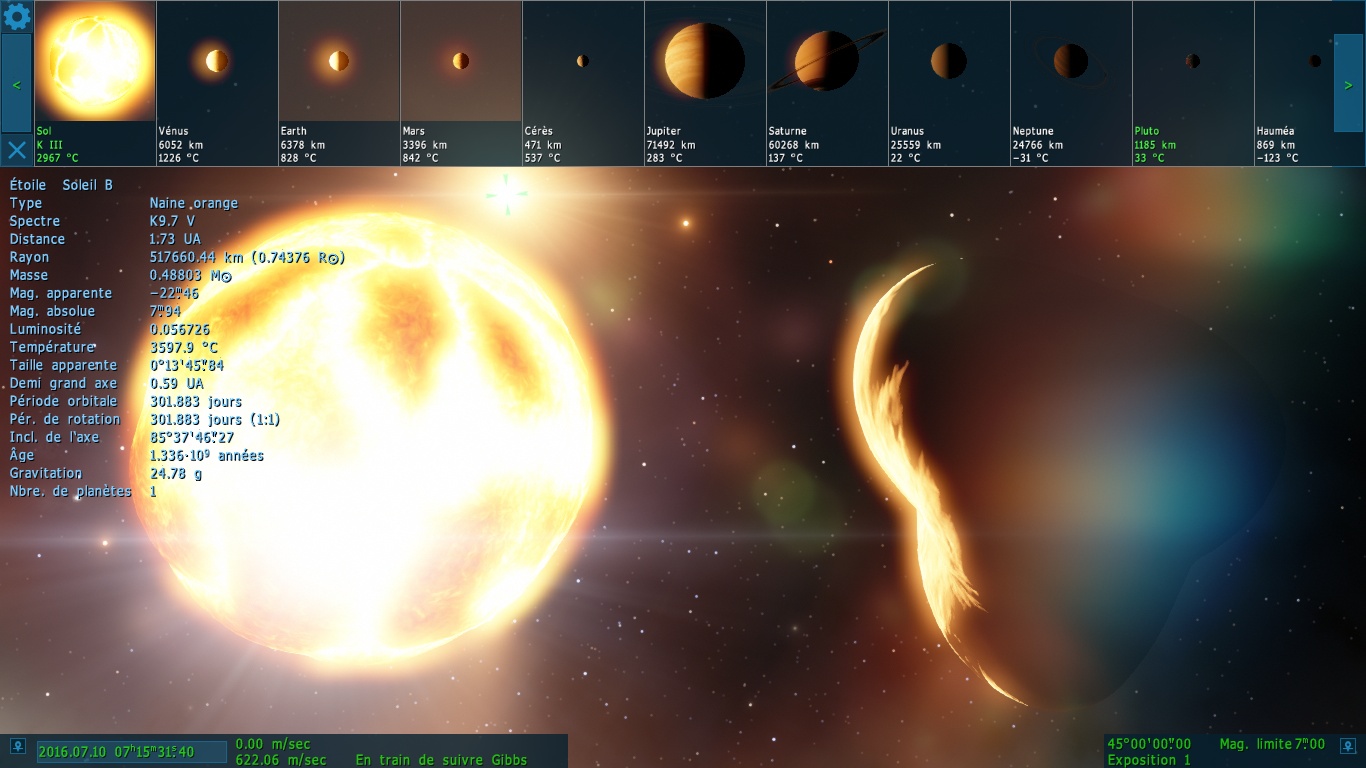
Task: Close the planet browser with the X
Action: click(17, 150)
